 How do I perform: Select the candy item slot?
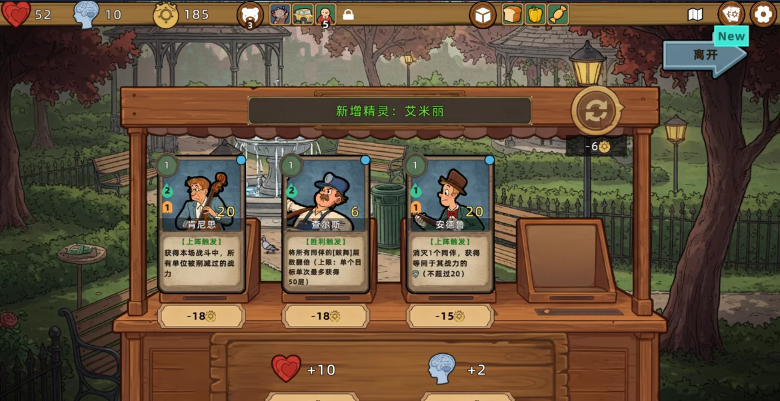pos(558,14)
